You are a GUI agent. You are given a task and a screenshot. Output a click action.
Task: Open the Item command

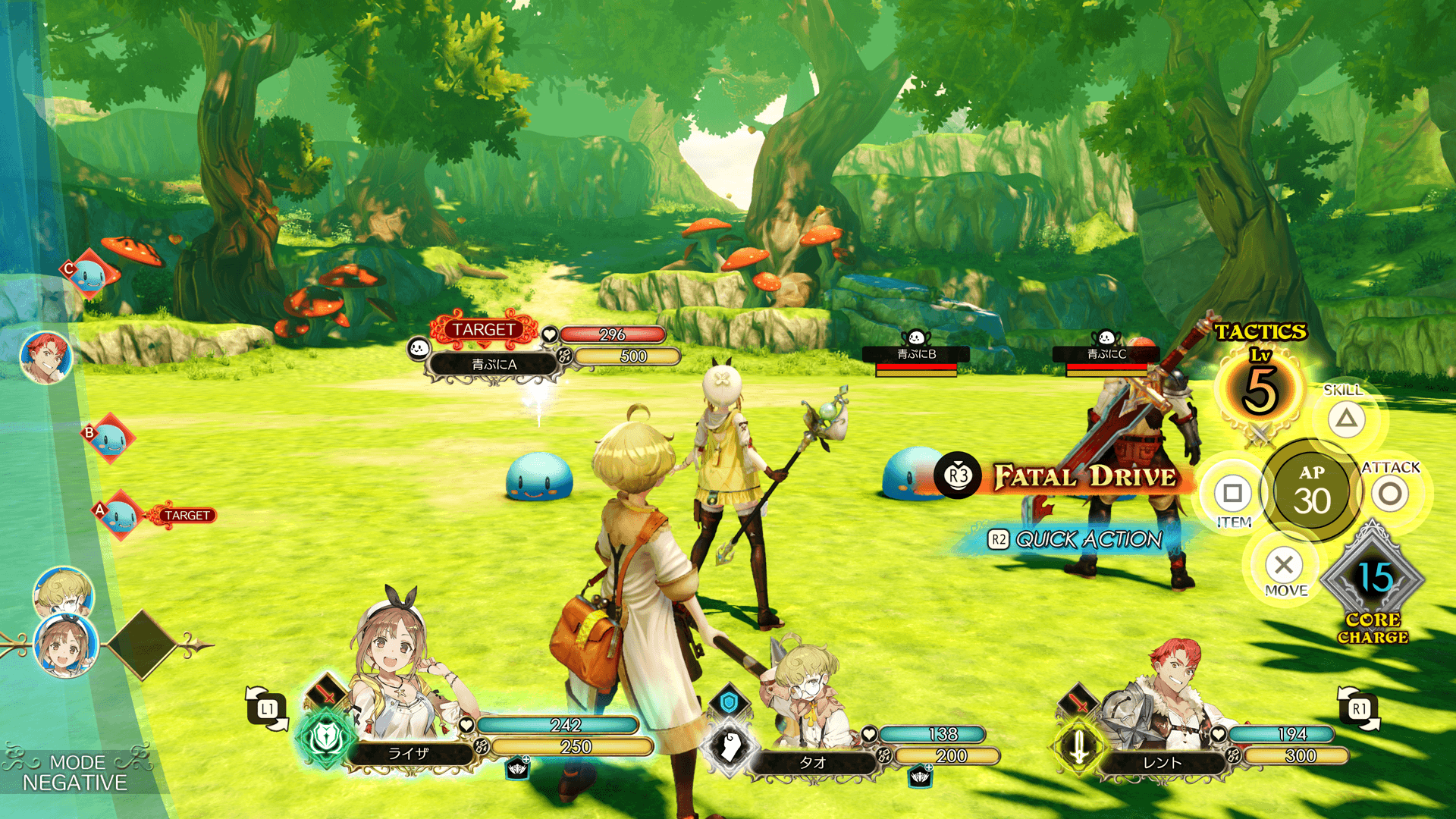pos(1232,494)
